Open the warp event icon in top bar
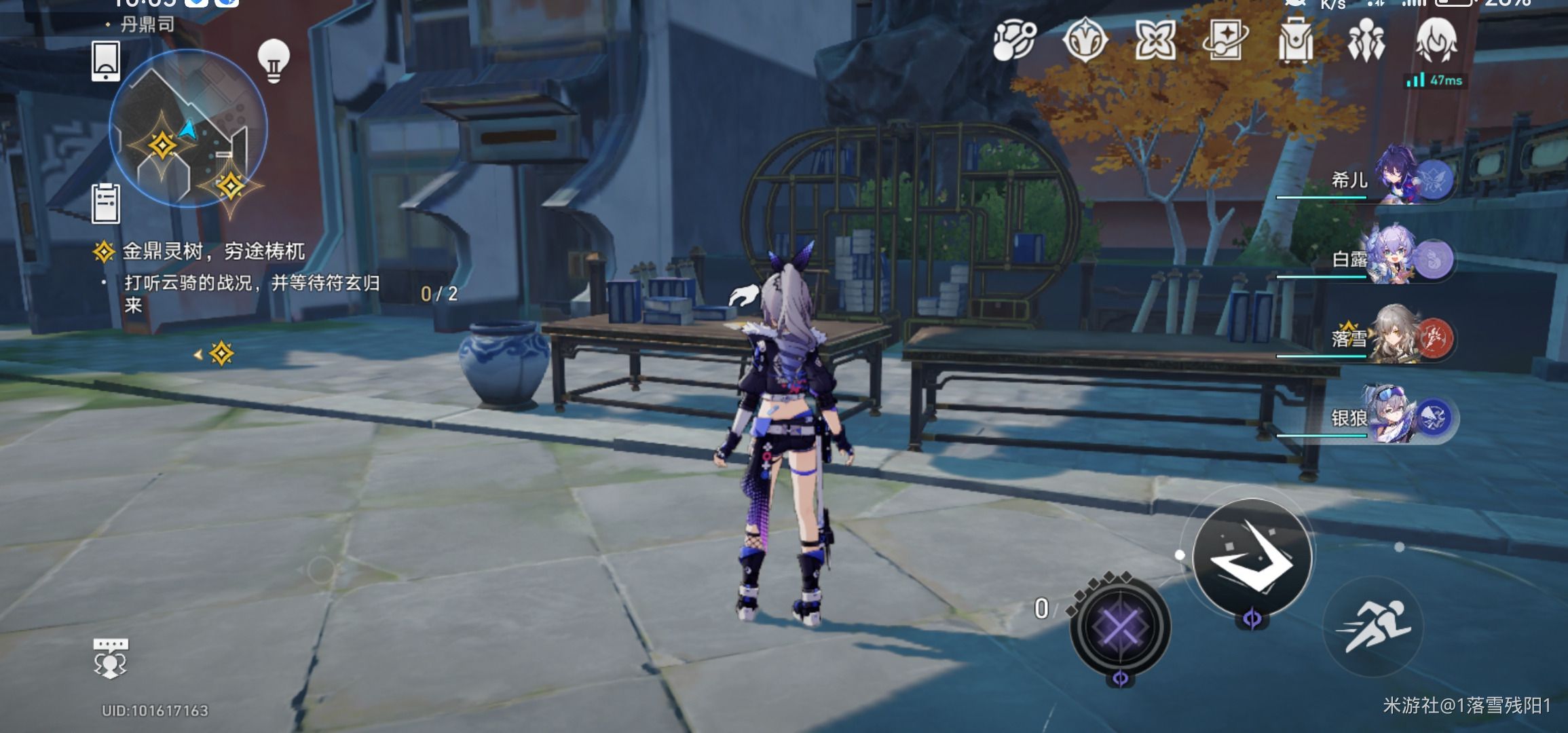The image size is (1568, 733). pyautogui.click(x=1014, y=40)
